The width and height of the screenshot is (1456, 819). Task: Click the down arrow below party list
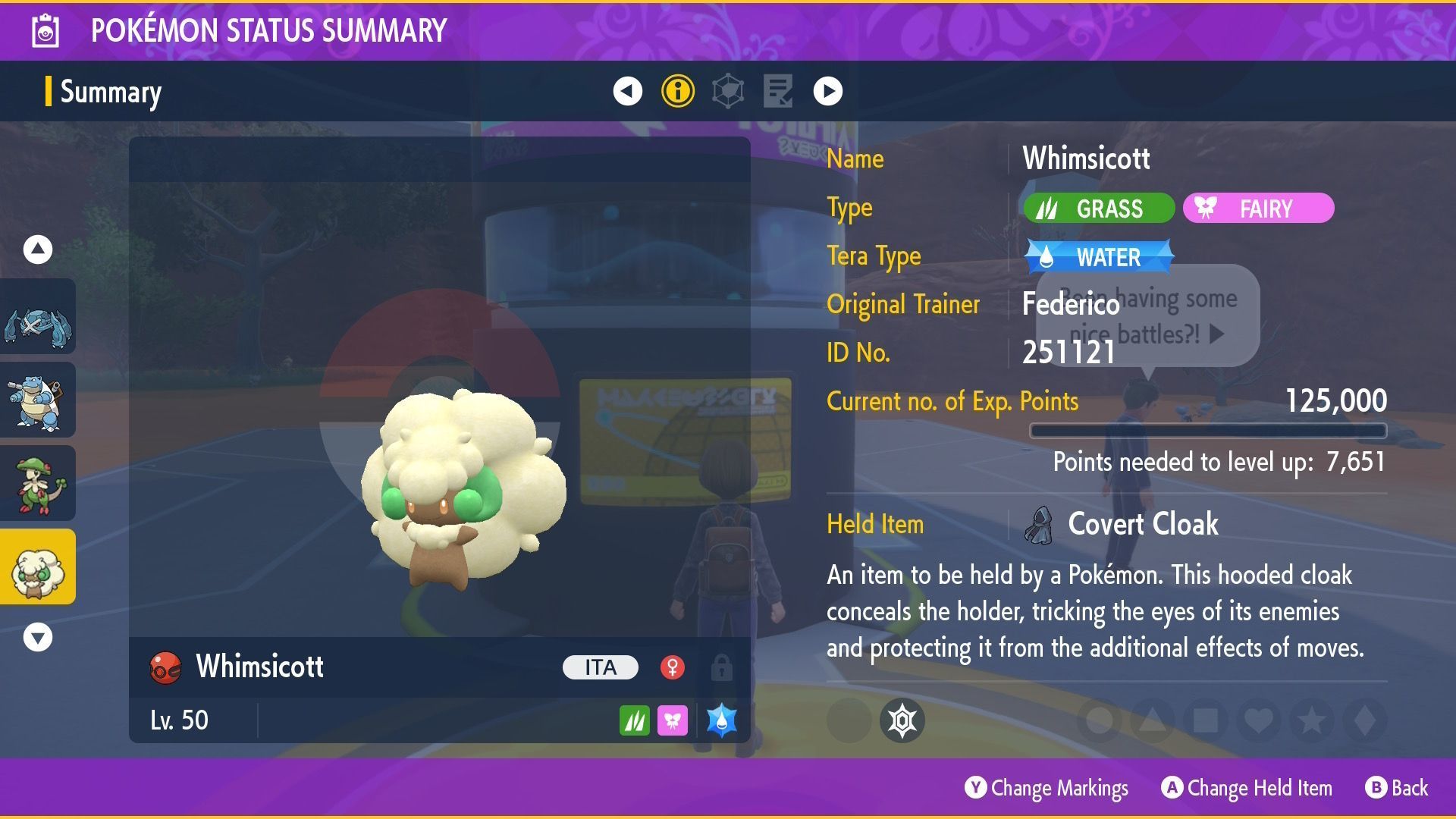(x=37, y=637)
